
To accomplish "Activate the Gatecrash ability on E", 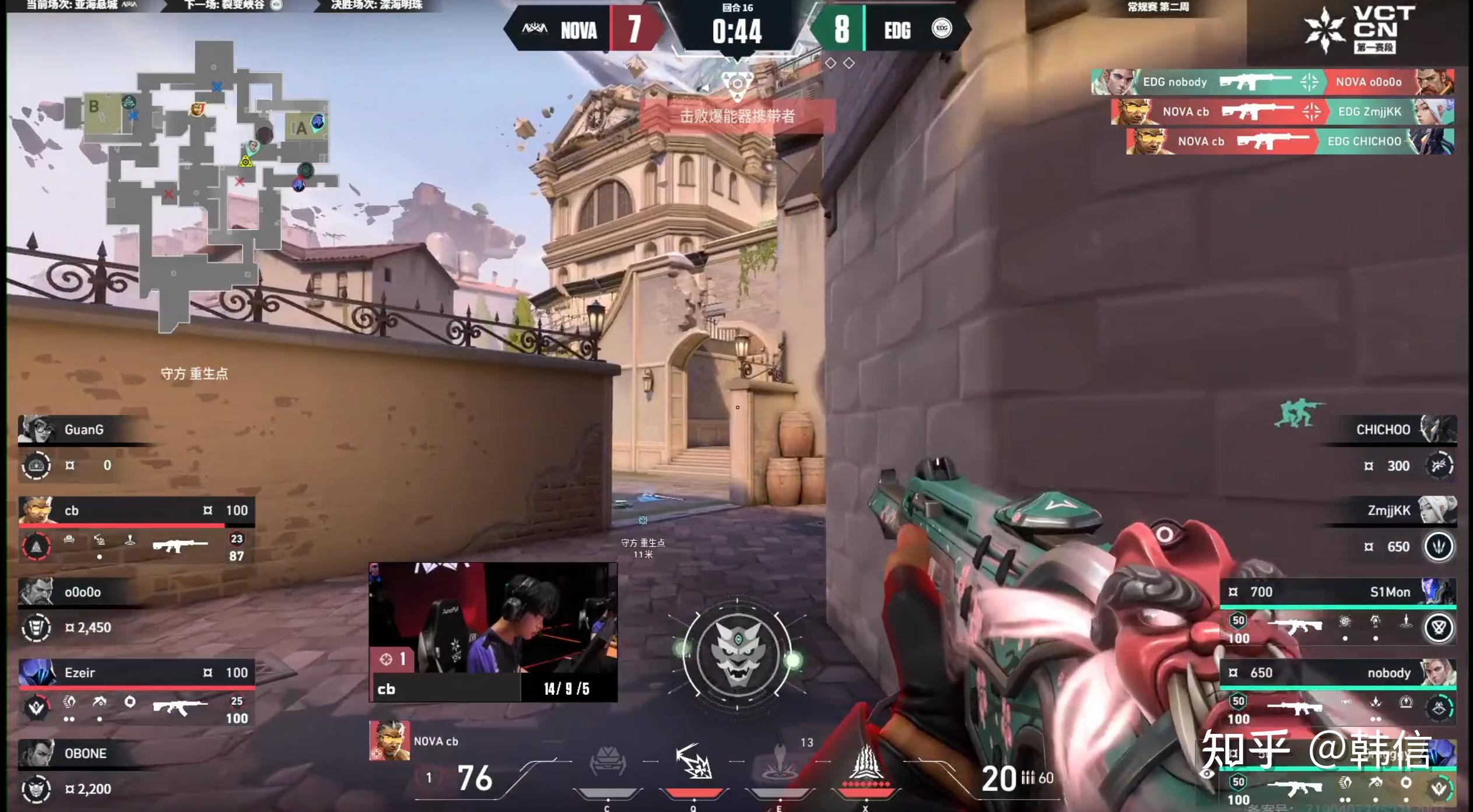I will [780, 762].
